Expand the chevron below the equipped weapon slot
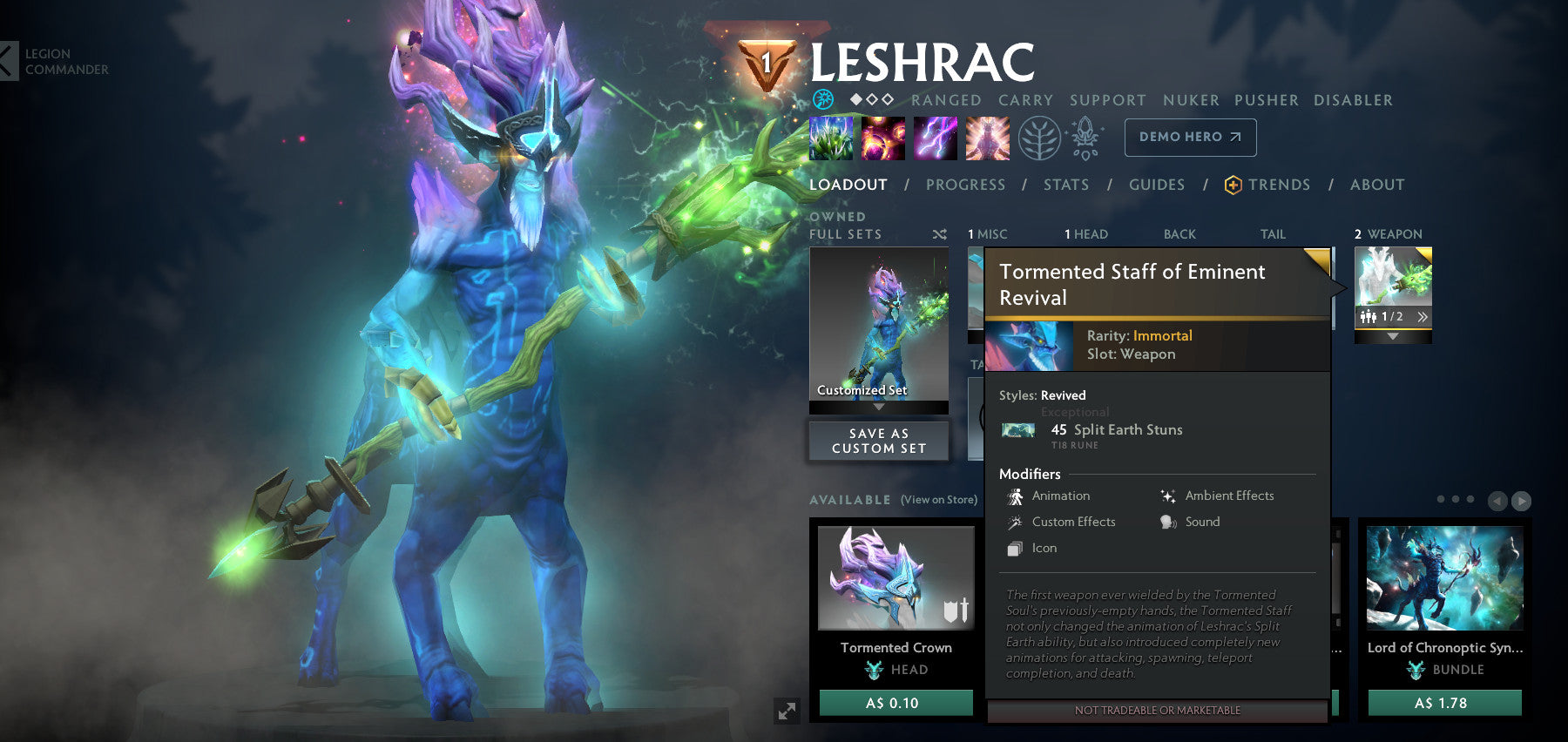The height and width of the screenshot is (742, 1568). 1393,335
